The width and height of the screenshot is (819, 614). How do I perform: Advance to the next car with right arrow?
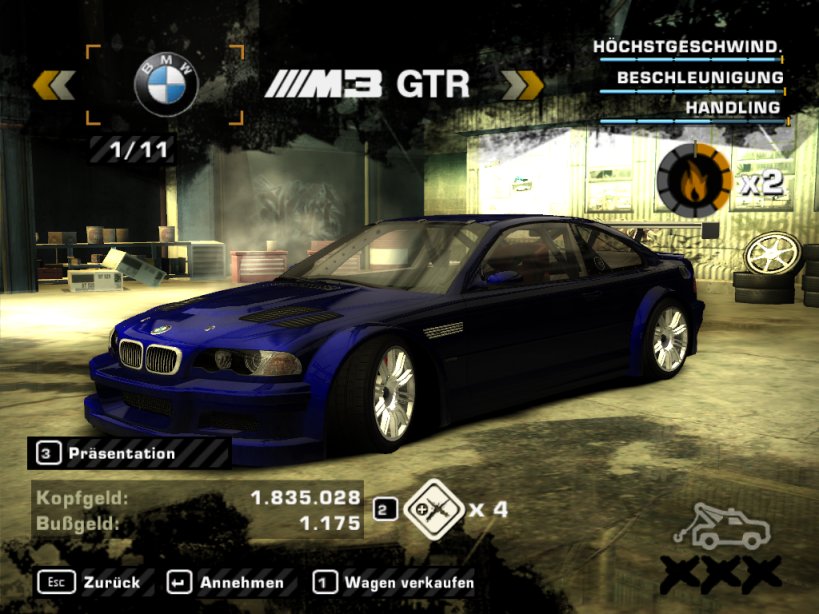tap(521, 84)
